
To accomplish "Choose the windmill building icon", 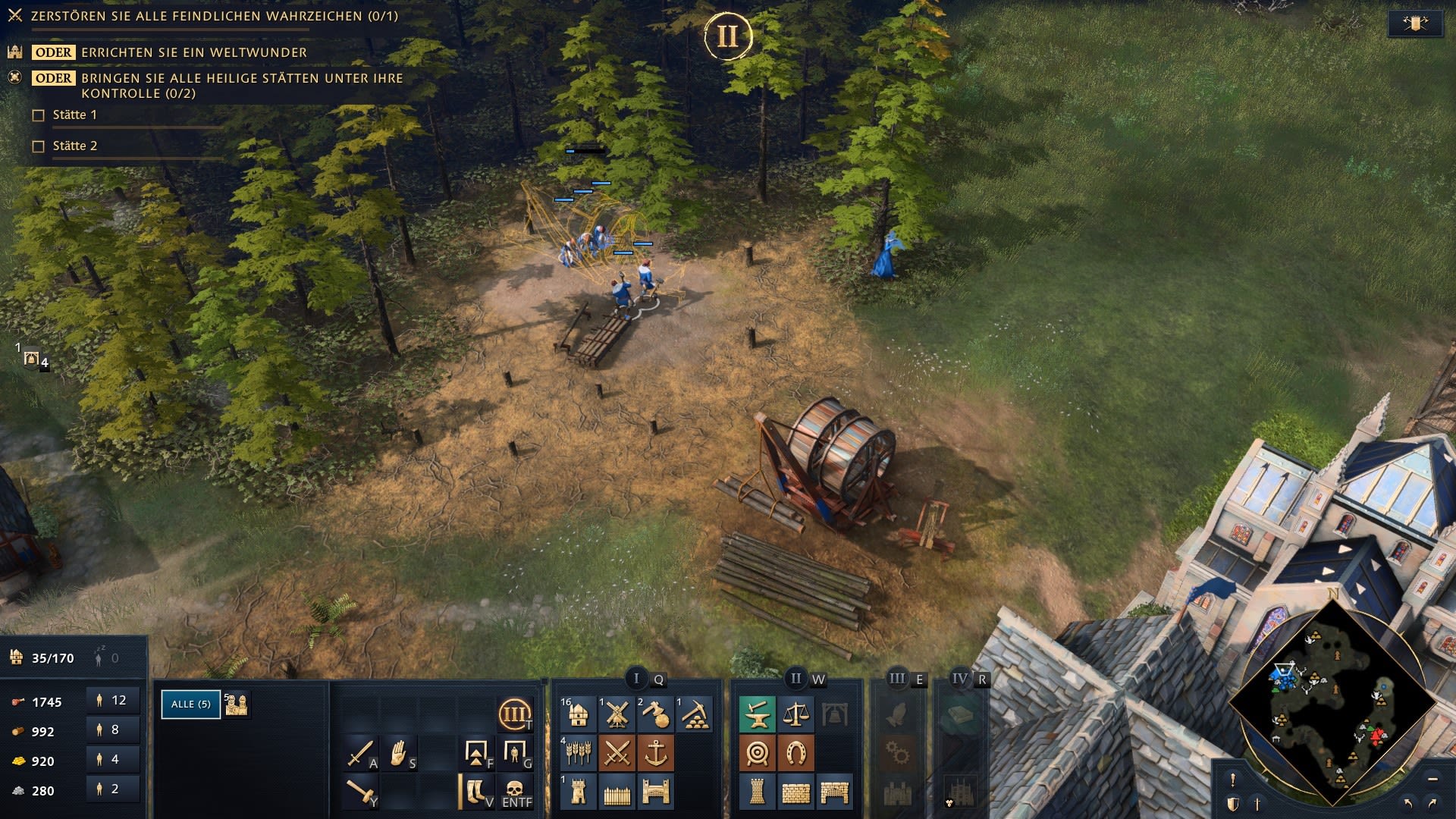I will click(x=617, y=714).
